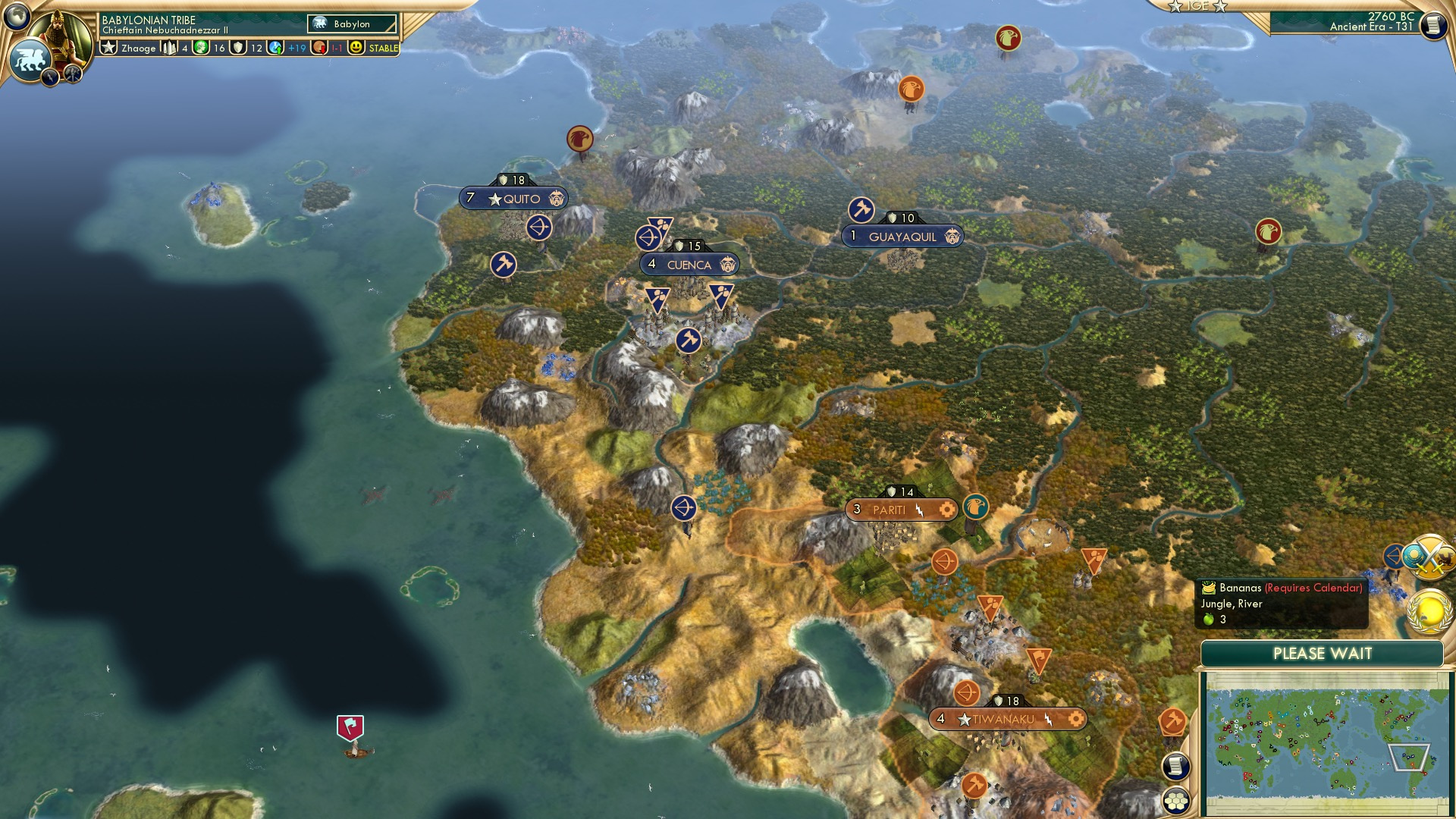Select the Quito city banner
Image resolution: width=1456 pixels, height=819 pixels.
click(x=513, y=196)
